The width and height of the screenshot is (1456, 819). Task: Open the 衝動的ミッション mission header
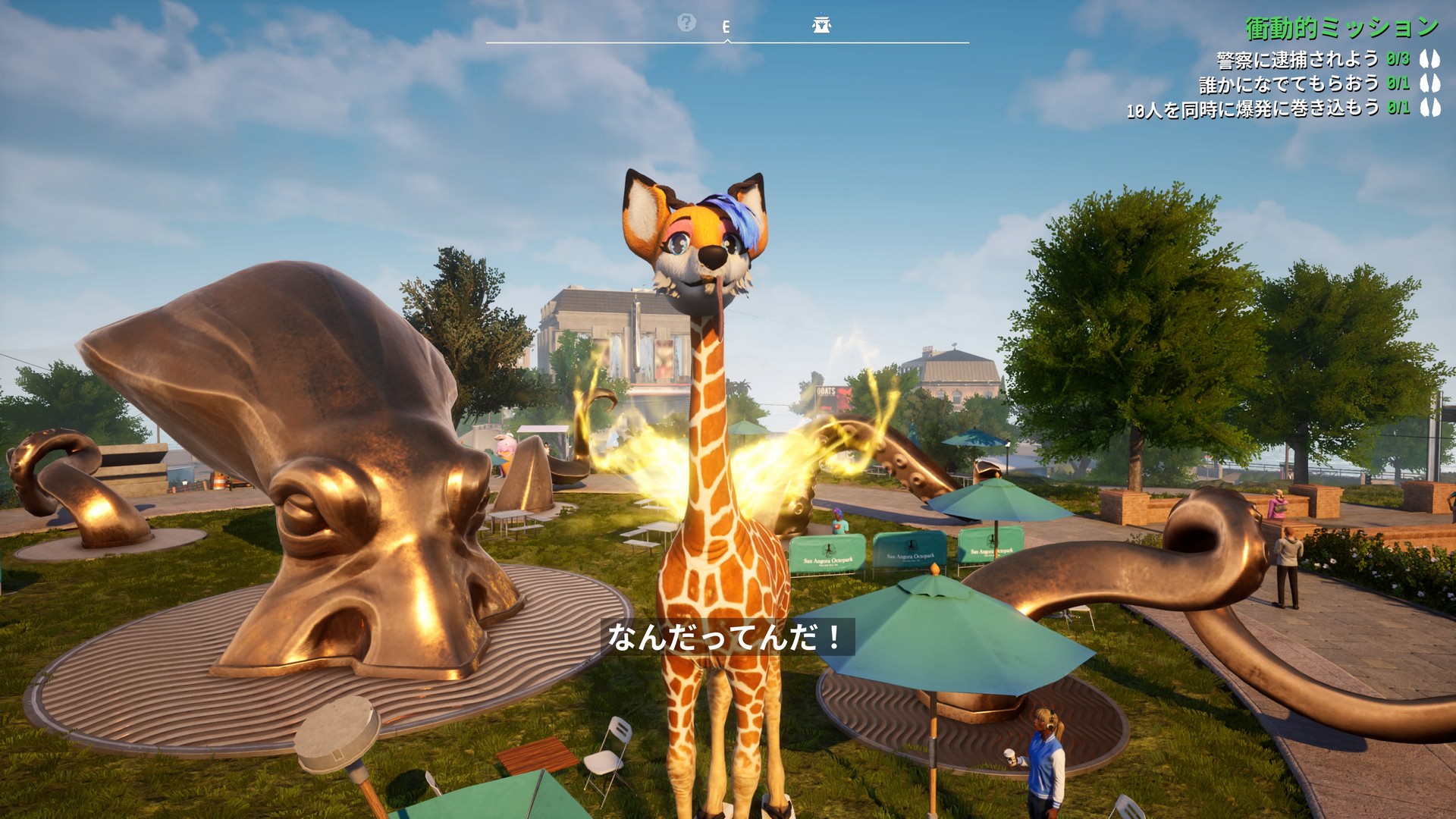point(1341,28)
